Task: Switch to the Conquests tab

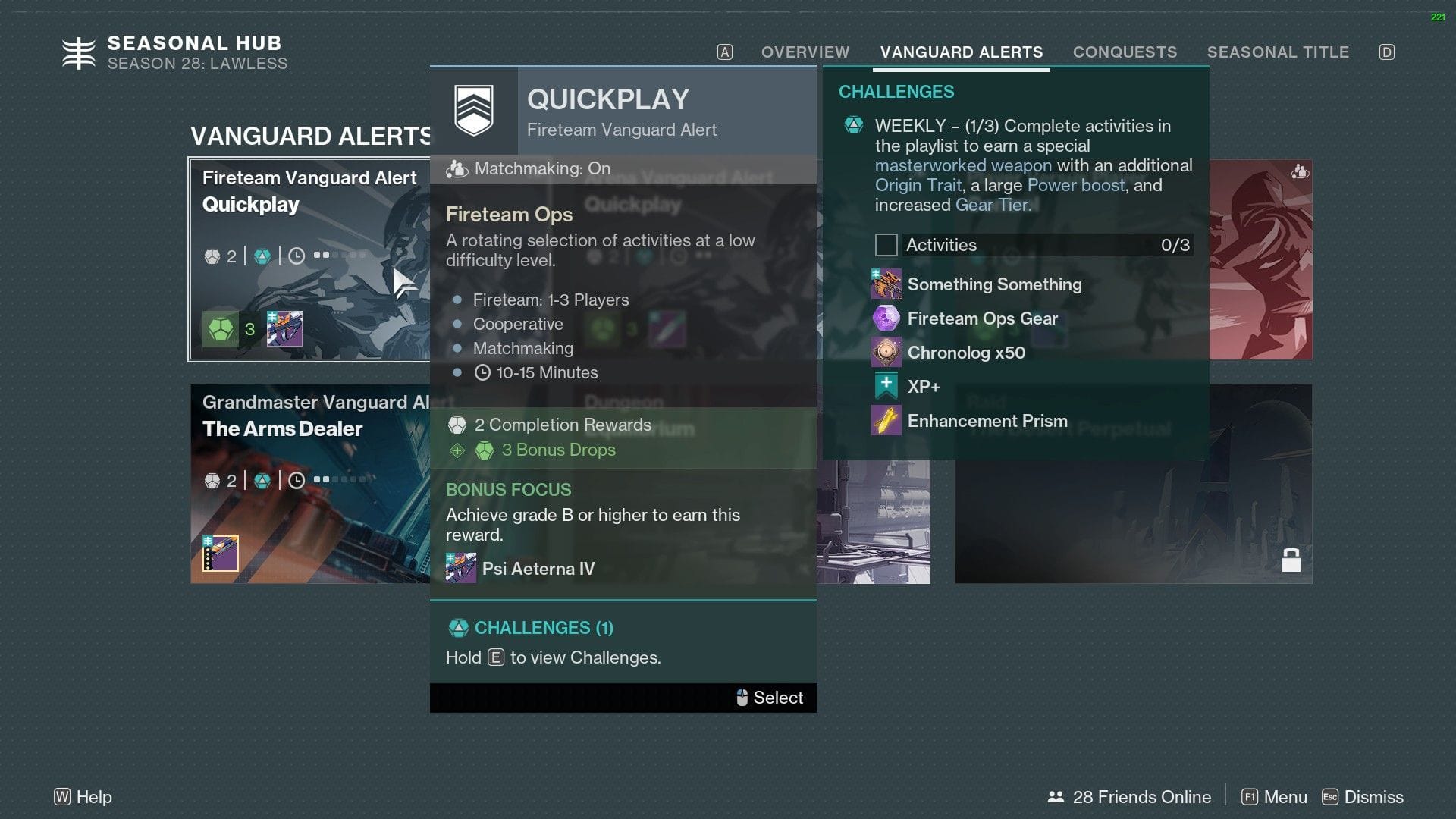Action: (1125, 52)
